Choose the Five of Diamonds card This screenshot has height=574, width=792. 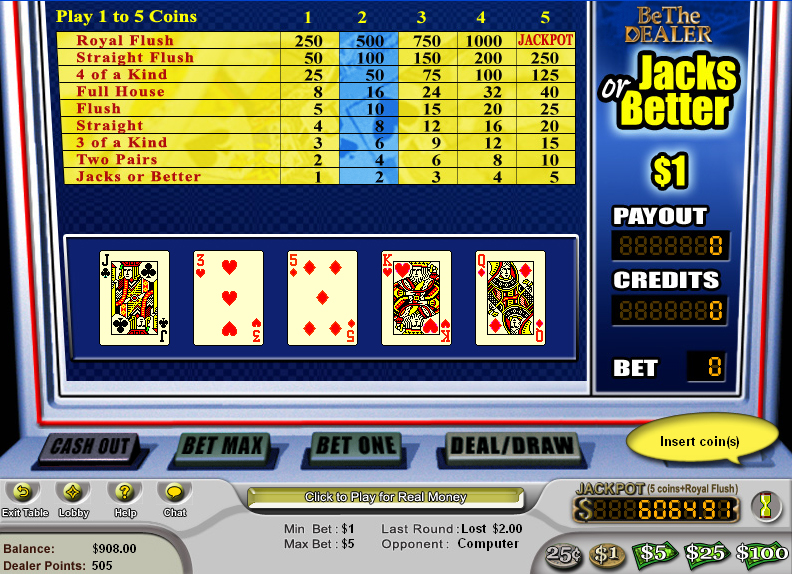322,298
